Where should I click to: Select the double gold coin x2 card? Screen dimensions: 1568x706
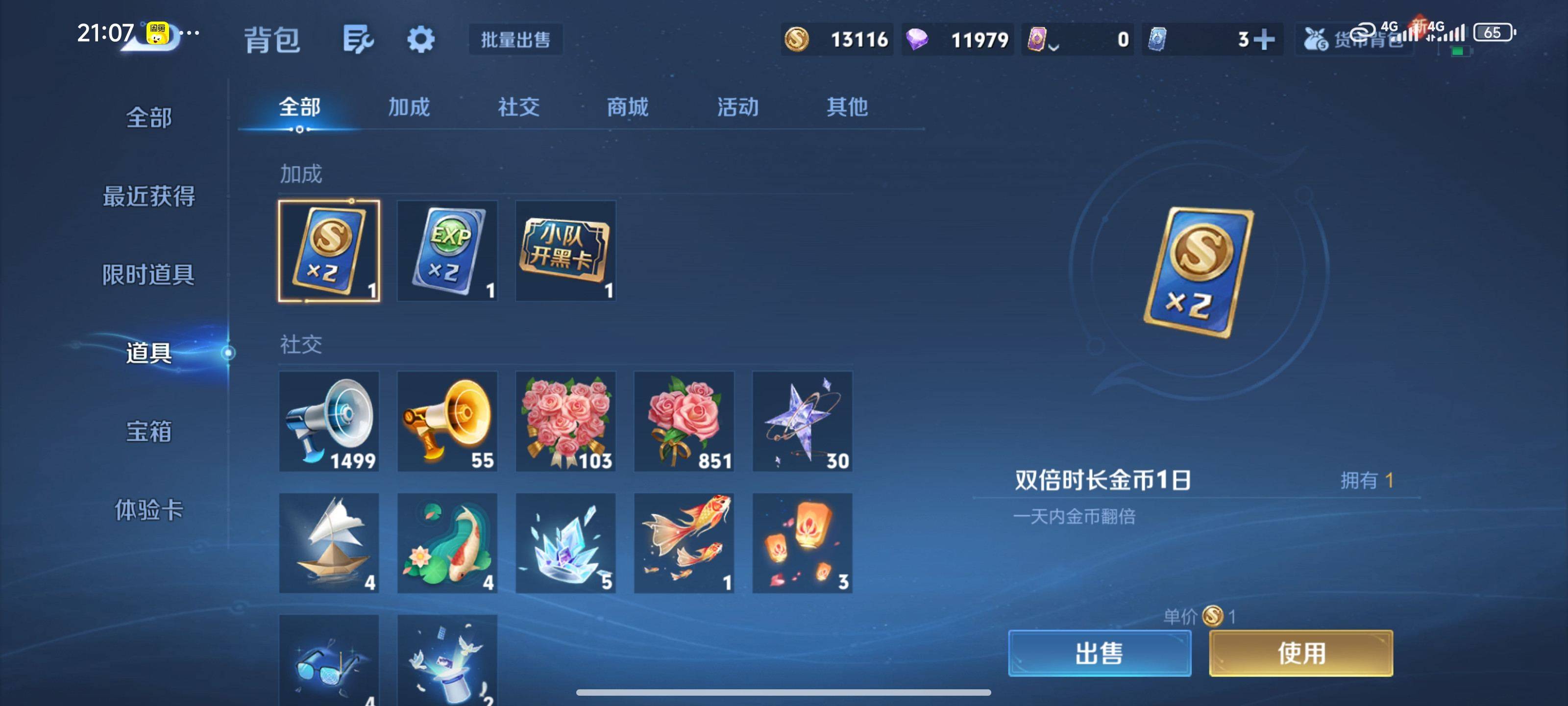tap(329, 251)
